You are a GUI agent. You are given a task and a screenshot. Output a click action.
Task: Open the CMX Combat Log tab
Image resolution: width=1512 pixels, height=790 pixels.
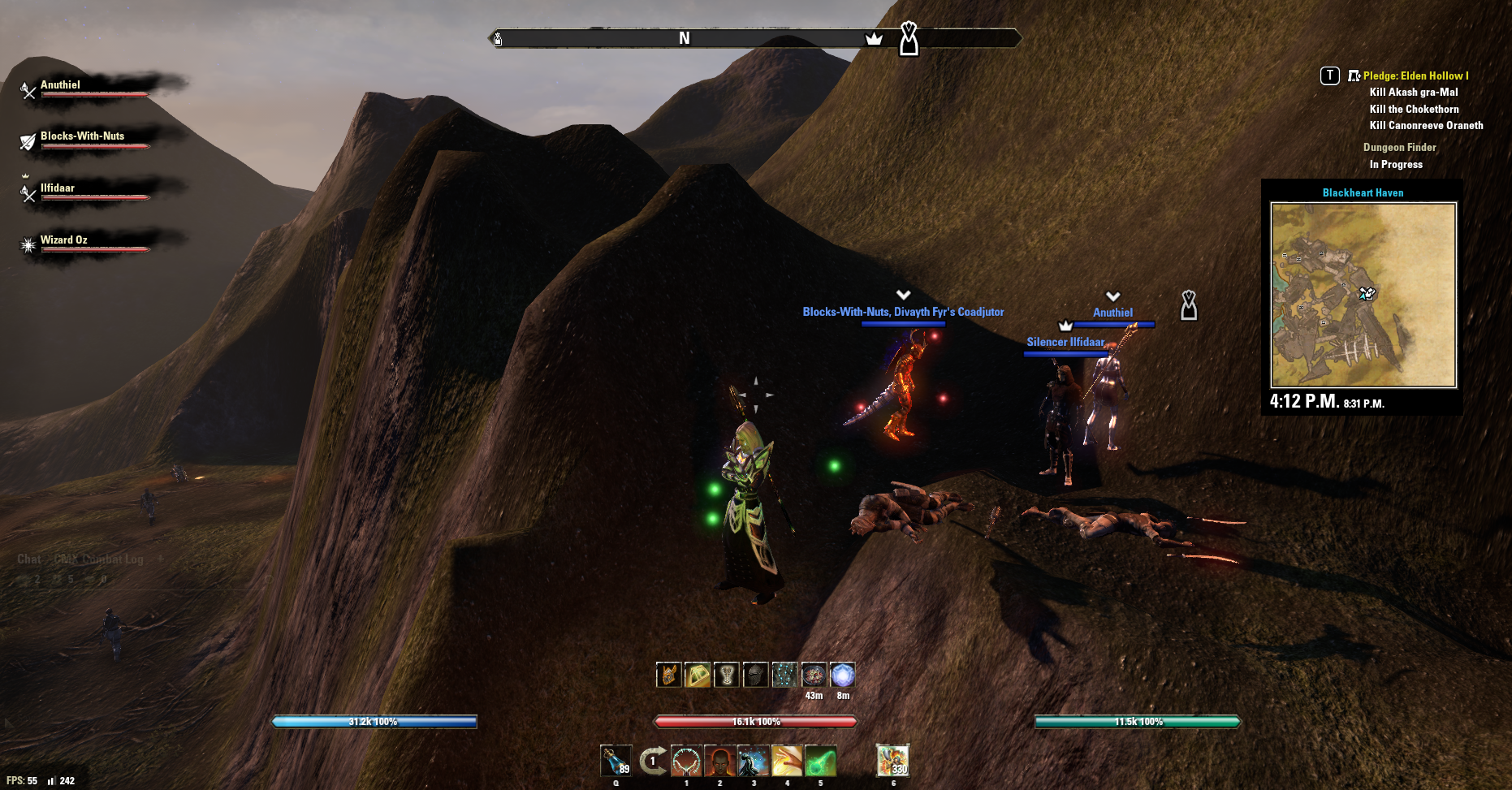98,559
